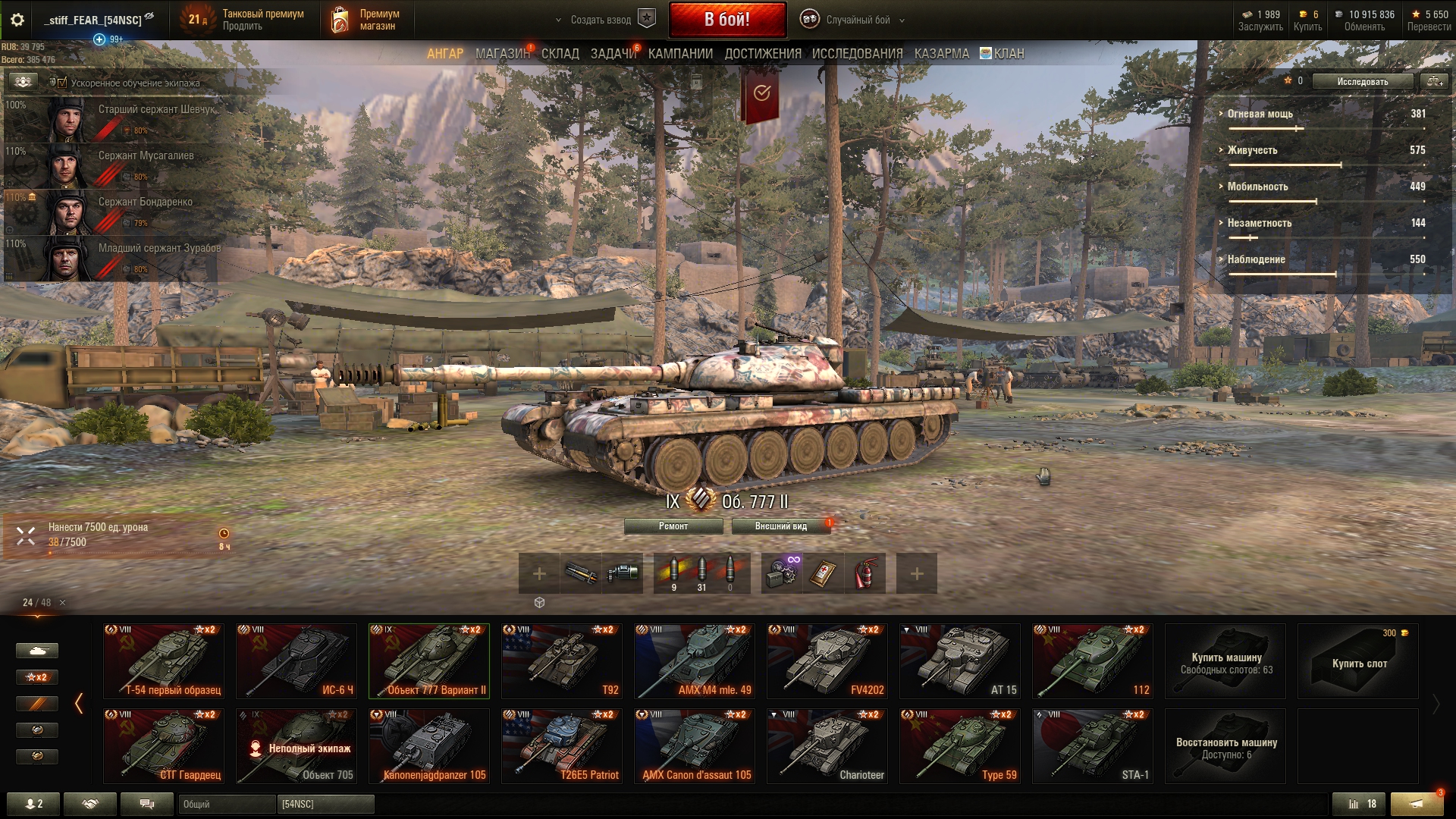Image resolution: width=1456 pixels, height=819 pixels.
Task: Open the Премиум магазин
Action: pyautogui.click(x=366, y=20)
